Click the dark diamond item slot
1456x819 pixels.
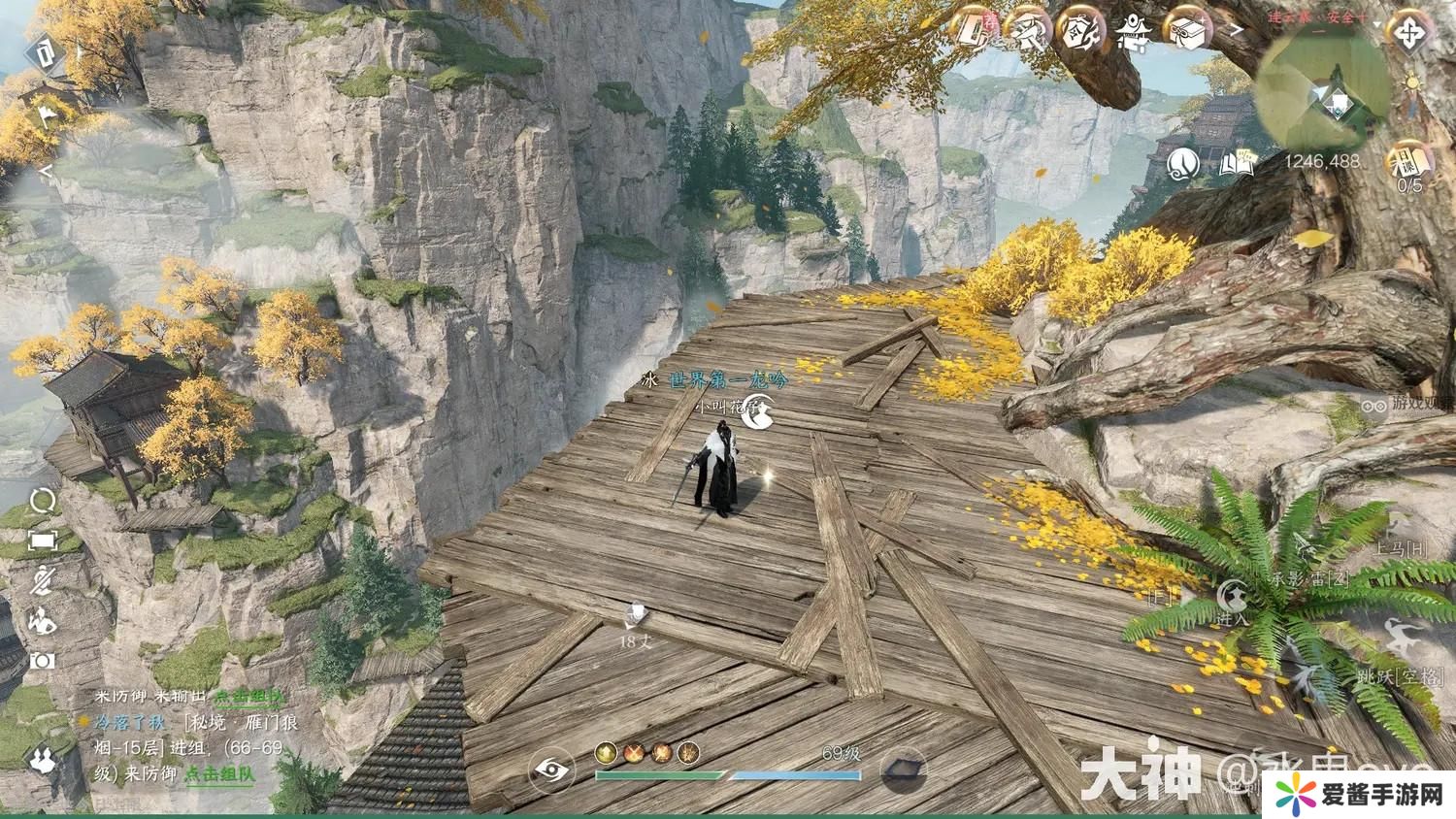click(x=902, y=770)
